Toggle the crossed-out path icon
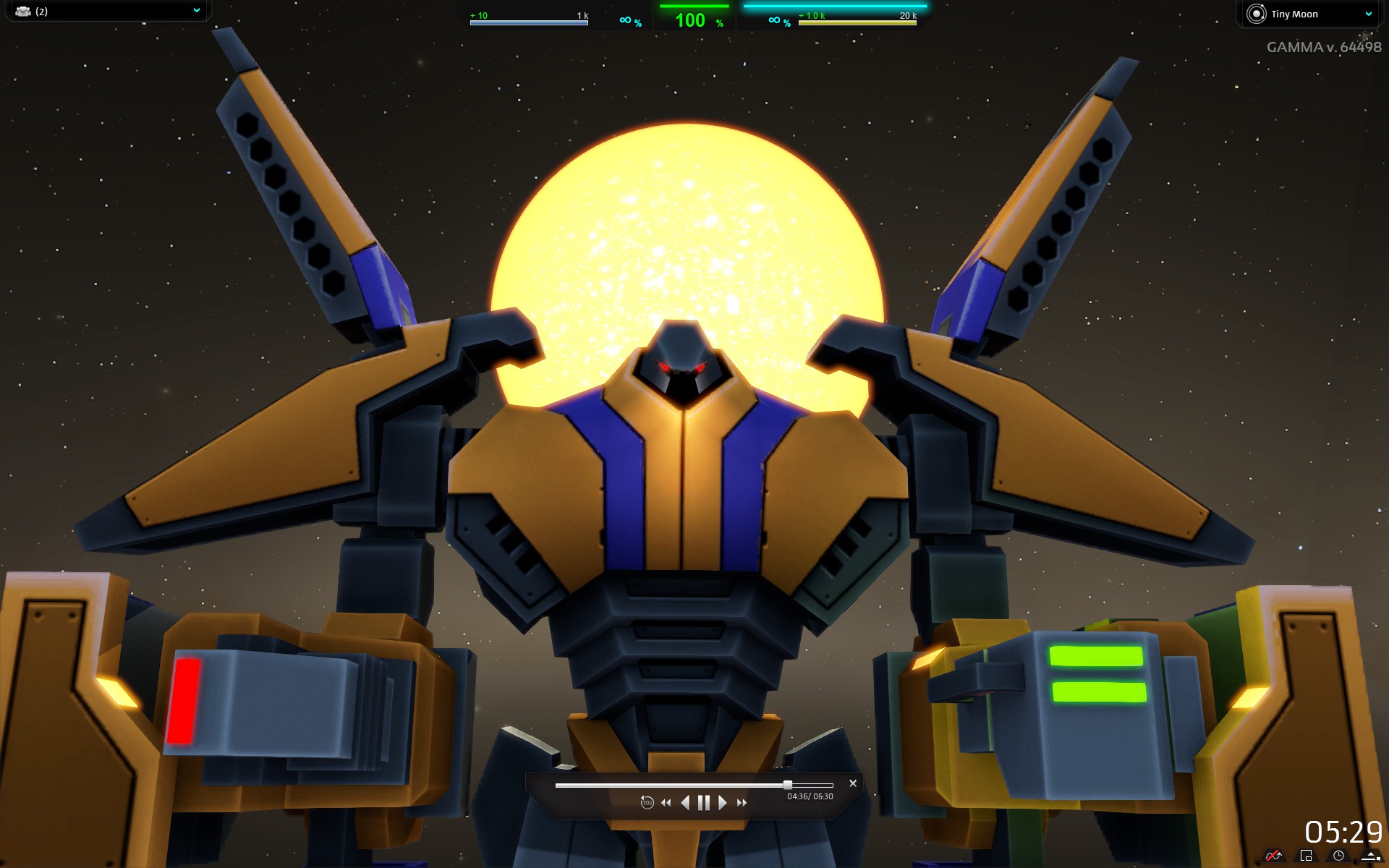The height and width of the screenshot is (868, 1389). coord(1273,856)
